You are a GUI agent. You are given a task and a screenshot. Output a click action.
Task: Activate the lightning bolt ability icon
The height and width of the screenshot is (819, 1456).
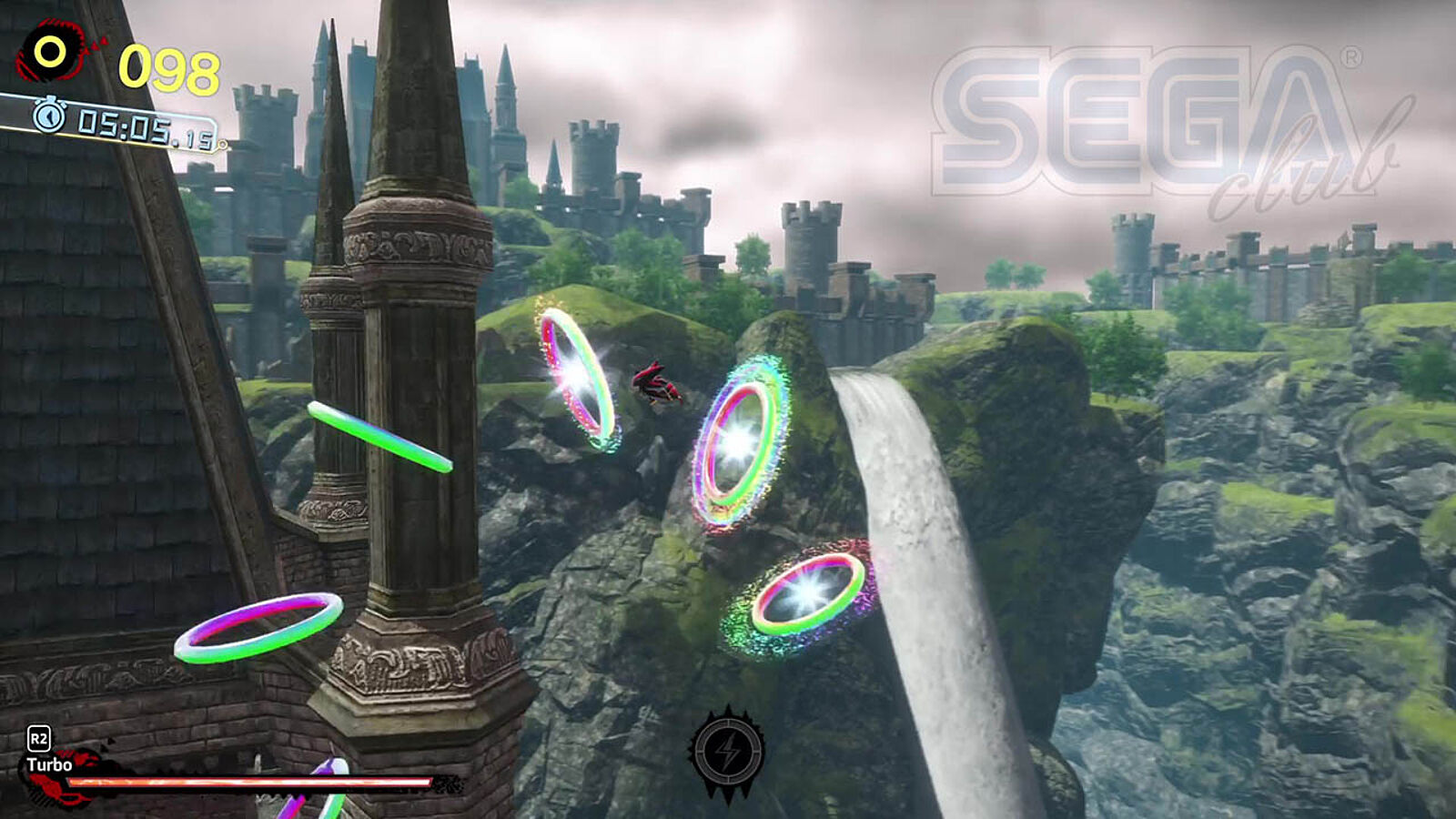726,753
